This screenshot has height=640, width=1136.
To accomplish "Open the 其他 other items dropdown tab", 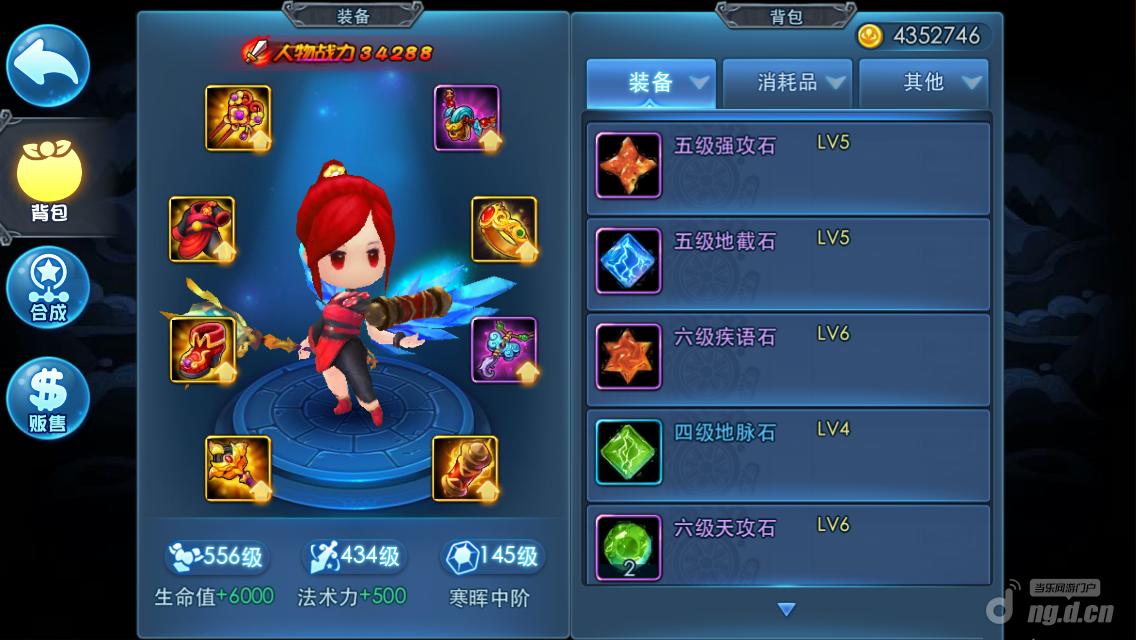I will pyautogui.click(x=924, y=83).
